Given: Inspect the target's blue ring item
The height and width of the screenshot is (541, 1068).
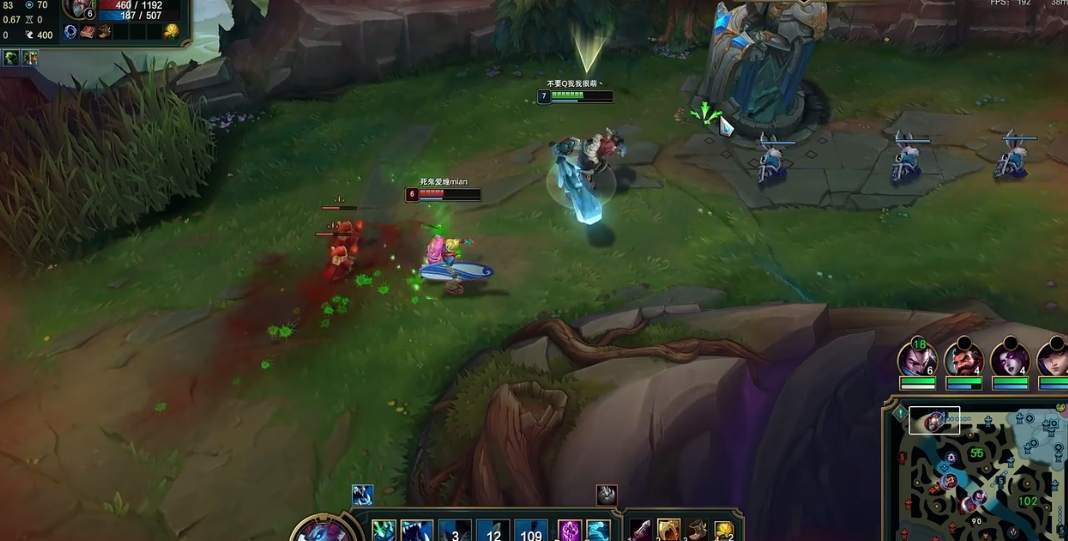Looking at the screenshot, I should tap(71, 32).
